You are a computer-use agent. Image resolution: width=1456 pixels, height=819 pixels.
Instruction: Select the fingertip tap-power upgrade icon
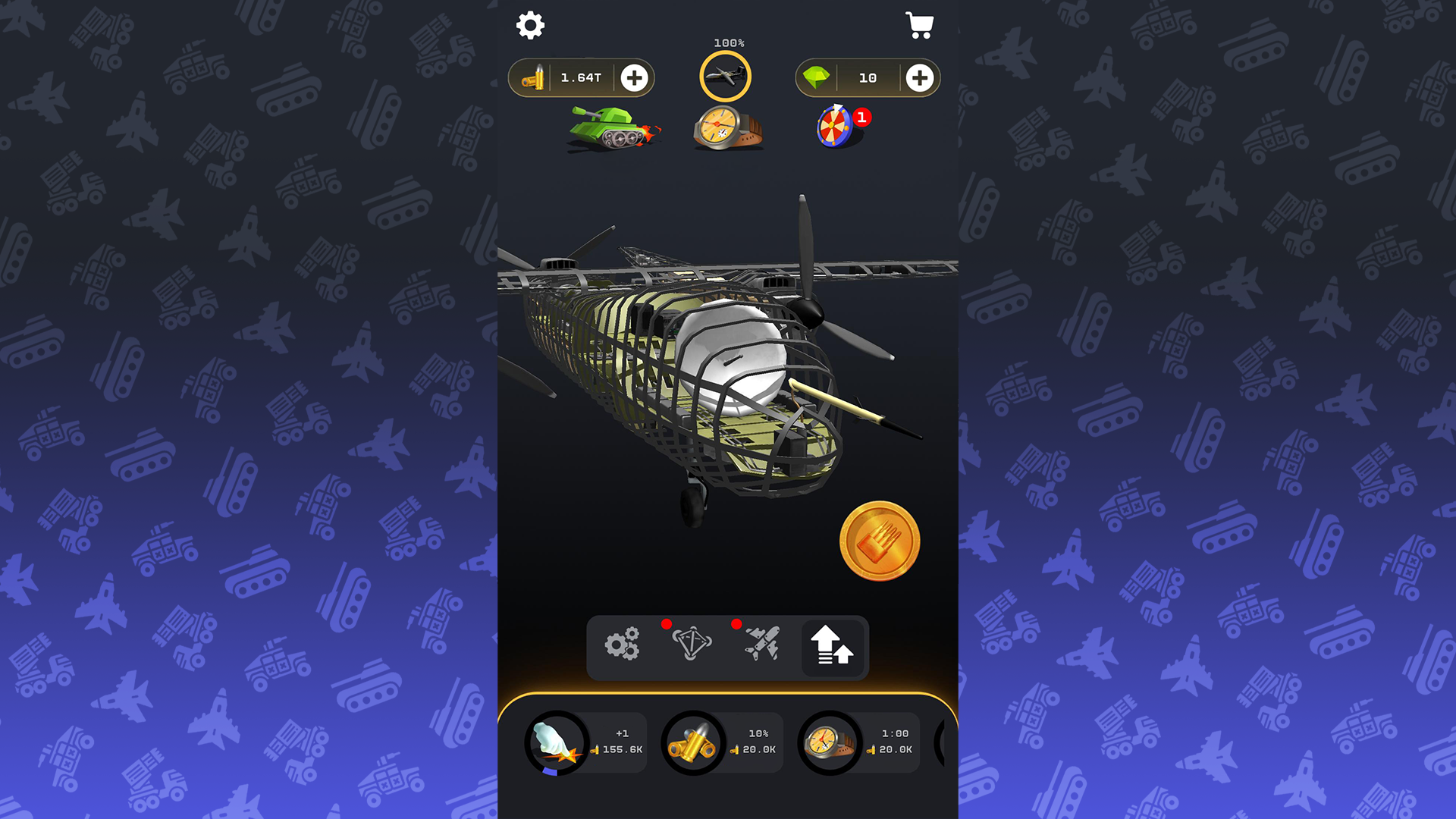(555, 743)
